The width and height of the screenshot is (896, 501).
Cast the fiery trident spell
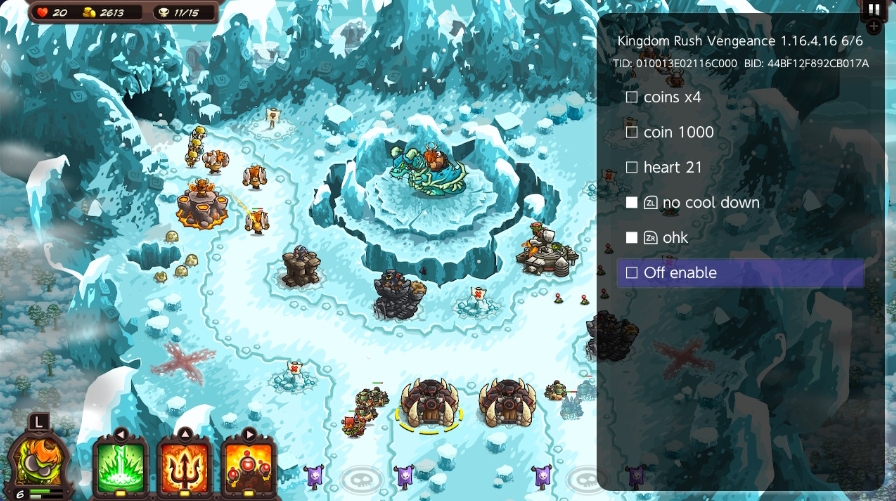point(184,464)
